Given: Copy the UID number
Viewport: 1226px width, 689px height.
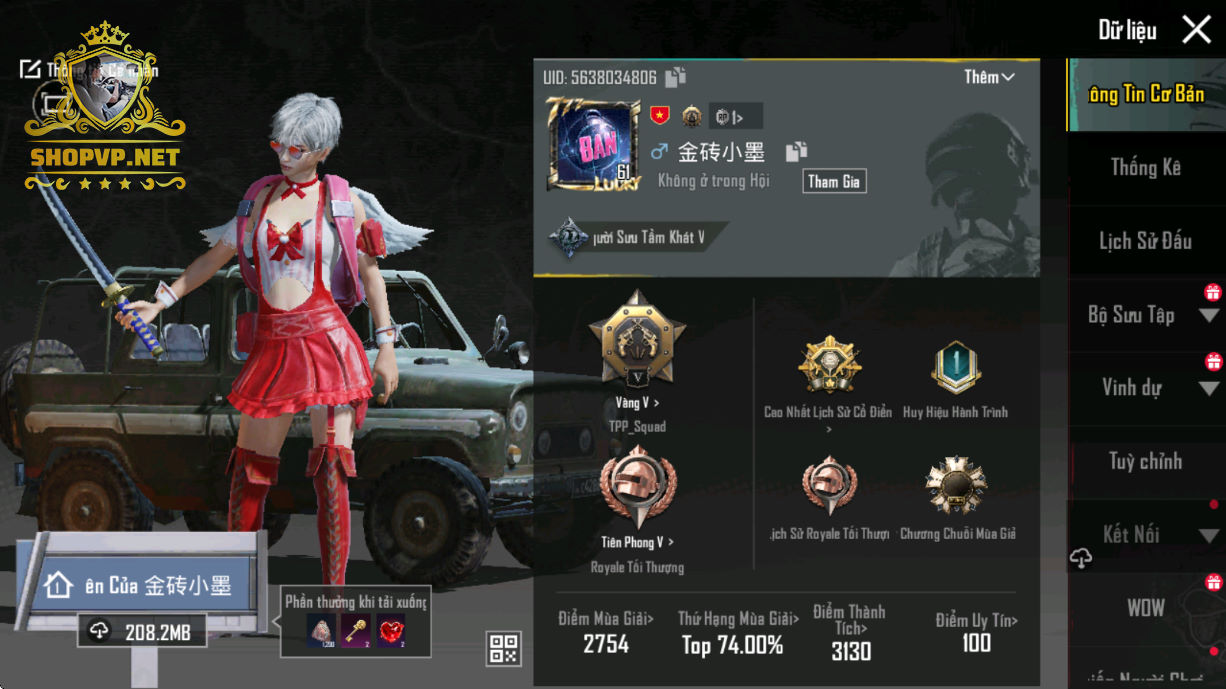Looking at the screenshot, I should (676, 77).
